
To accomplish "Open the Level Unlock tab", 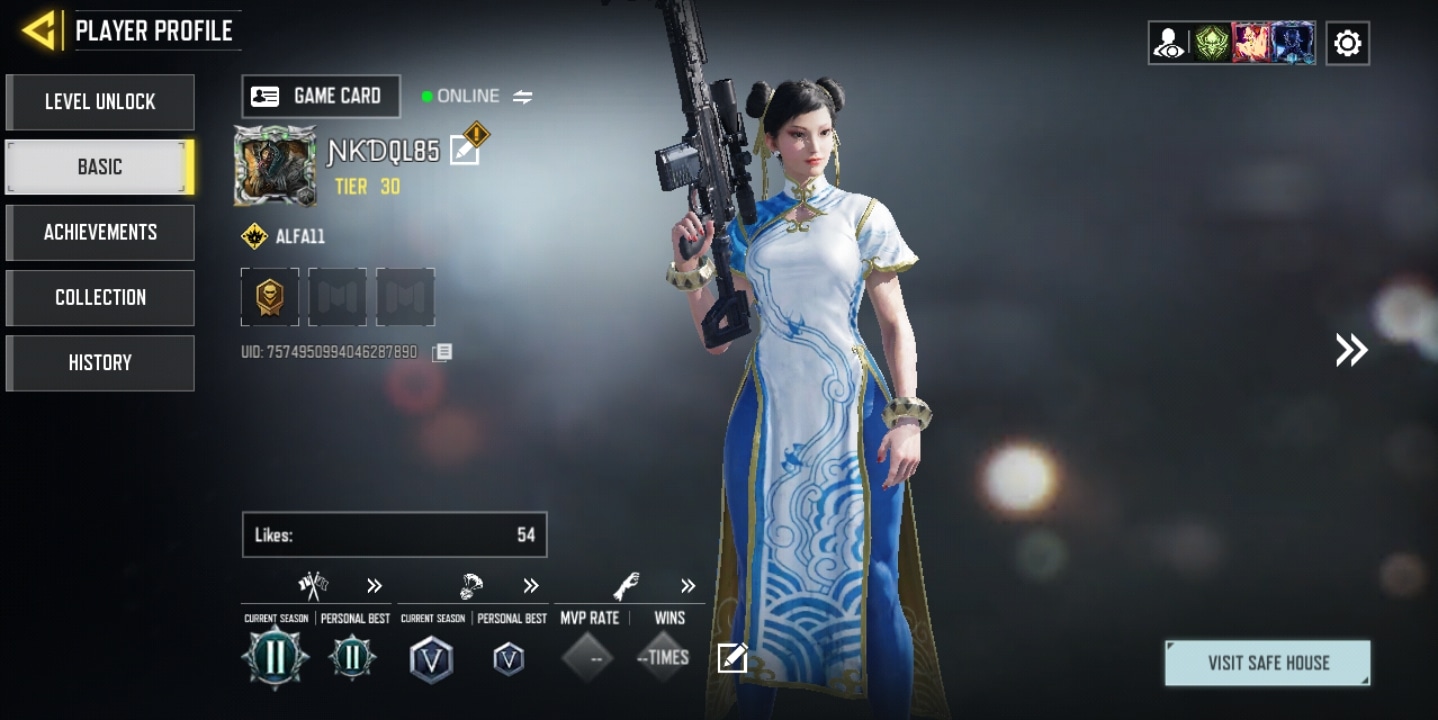I will coord(100,102).
